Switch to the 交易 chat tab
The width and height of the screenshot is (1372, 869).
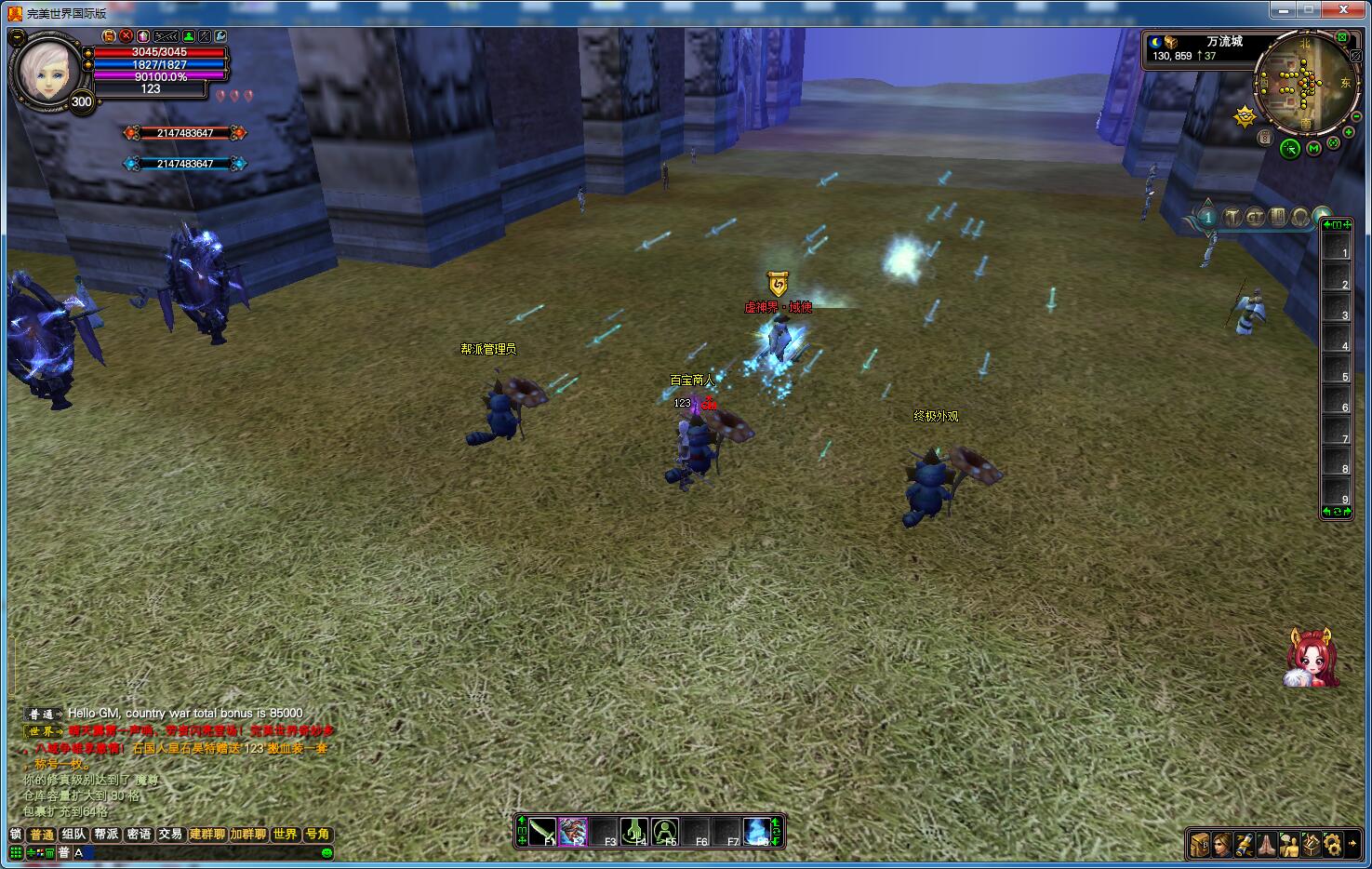point(170,835)
